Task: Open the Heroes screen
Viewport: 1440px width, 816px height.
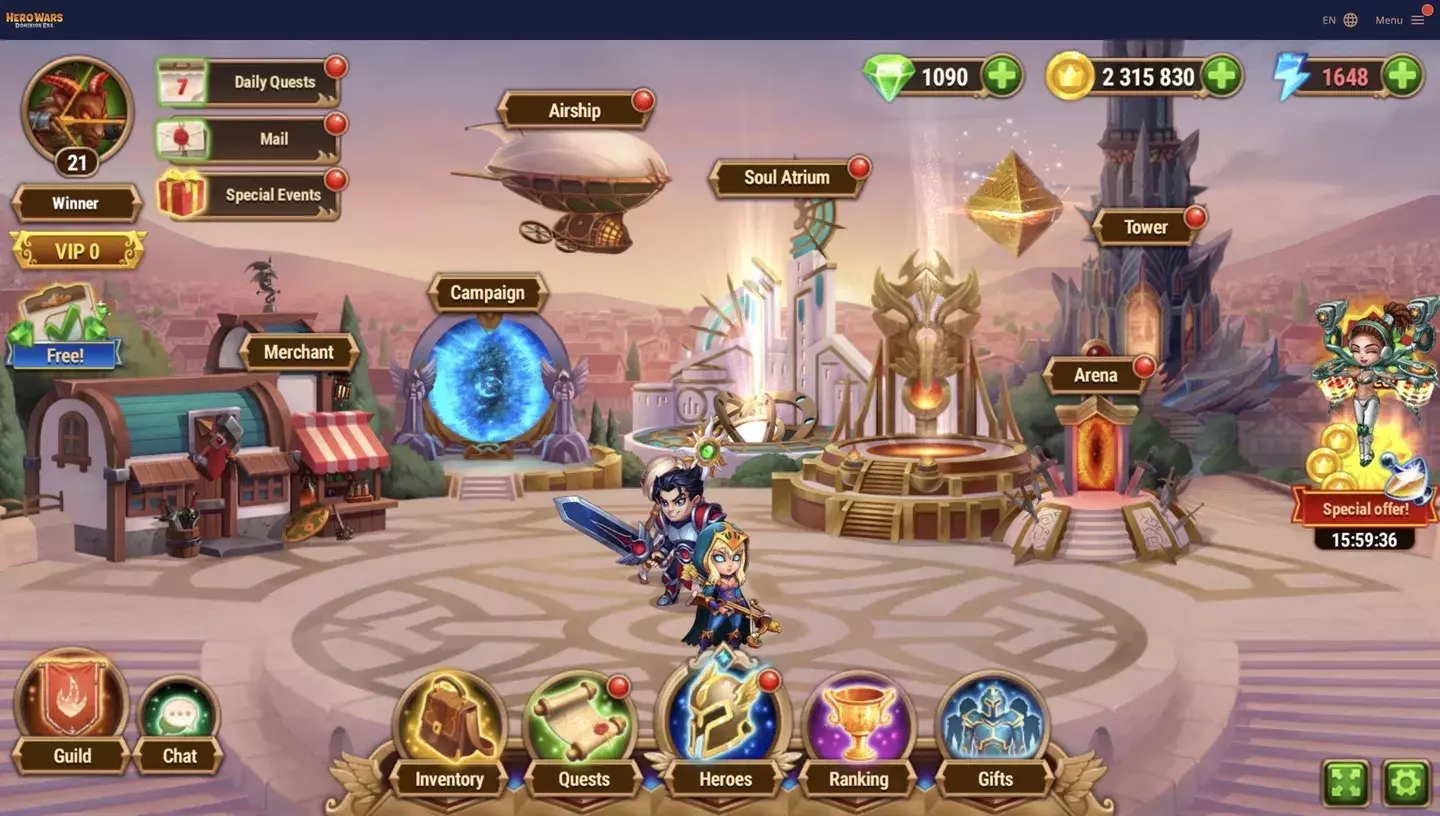Action: point(723,715)
